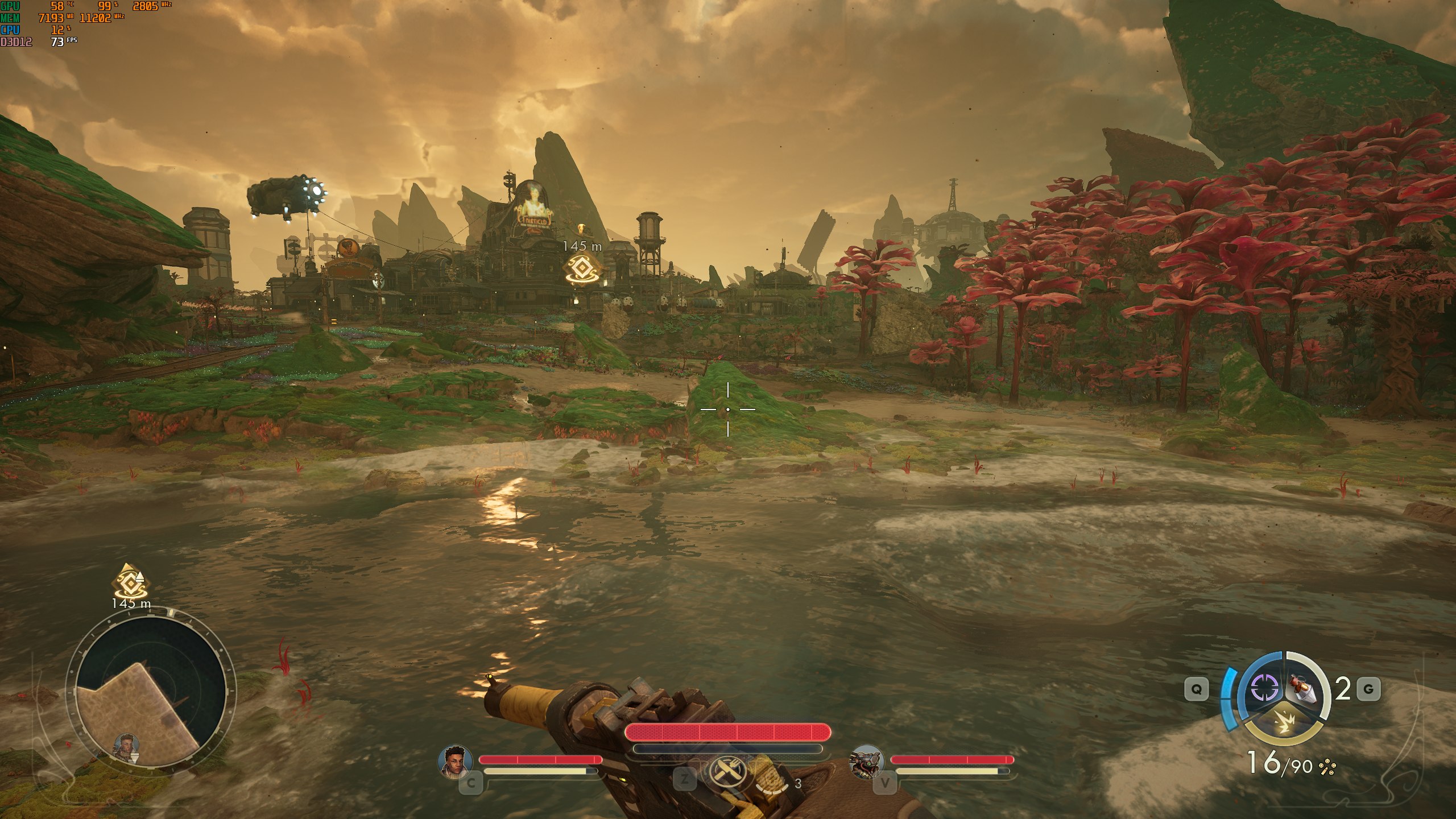This screenshot has height=819, width=1456.
Task: Use the knife and fork consumable icon
Action: 727,772
